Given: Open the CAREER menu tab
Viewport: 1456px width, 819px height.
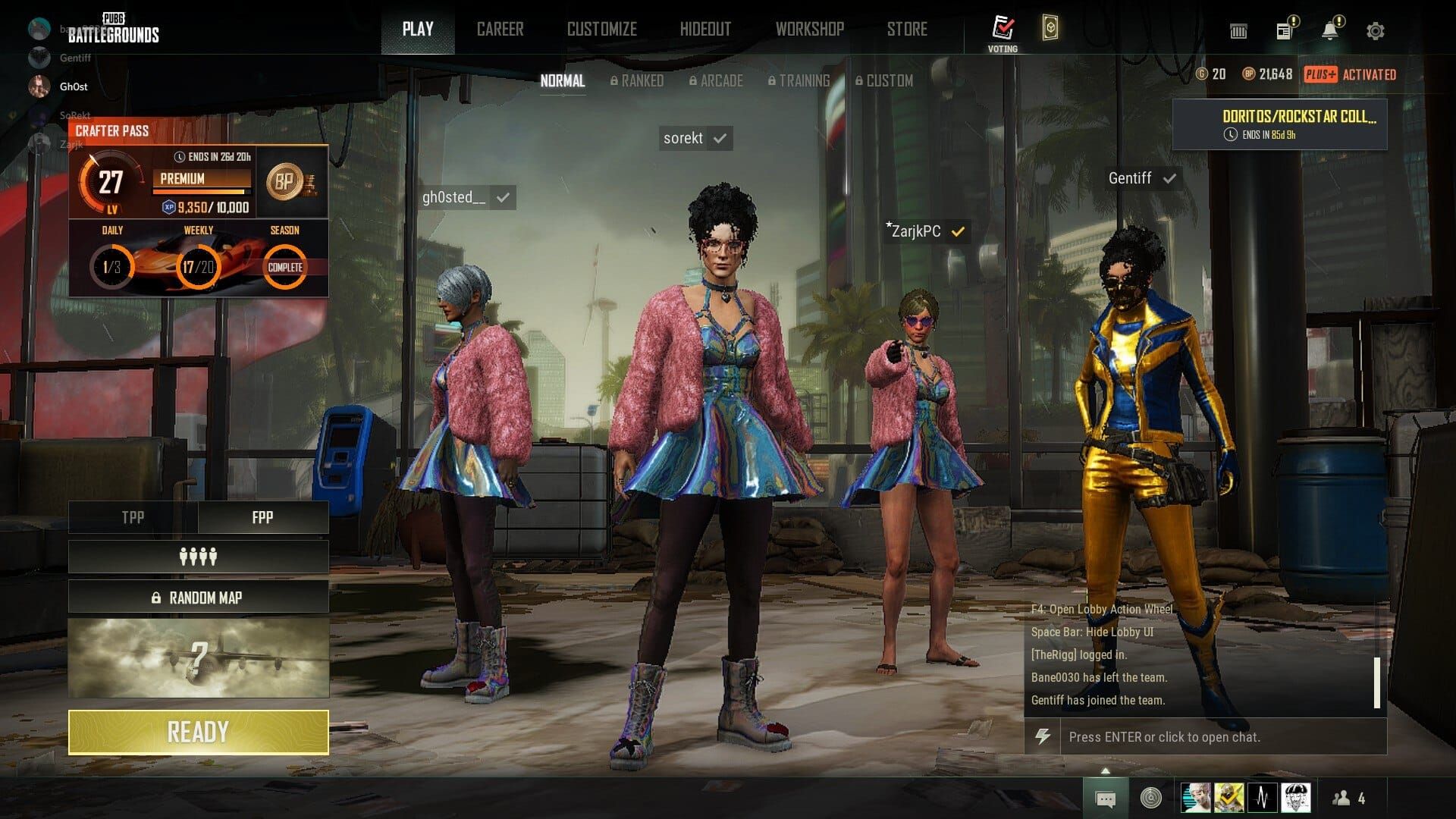Looking at the screenshot, I should 500,30.
